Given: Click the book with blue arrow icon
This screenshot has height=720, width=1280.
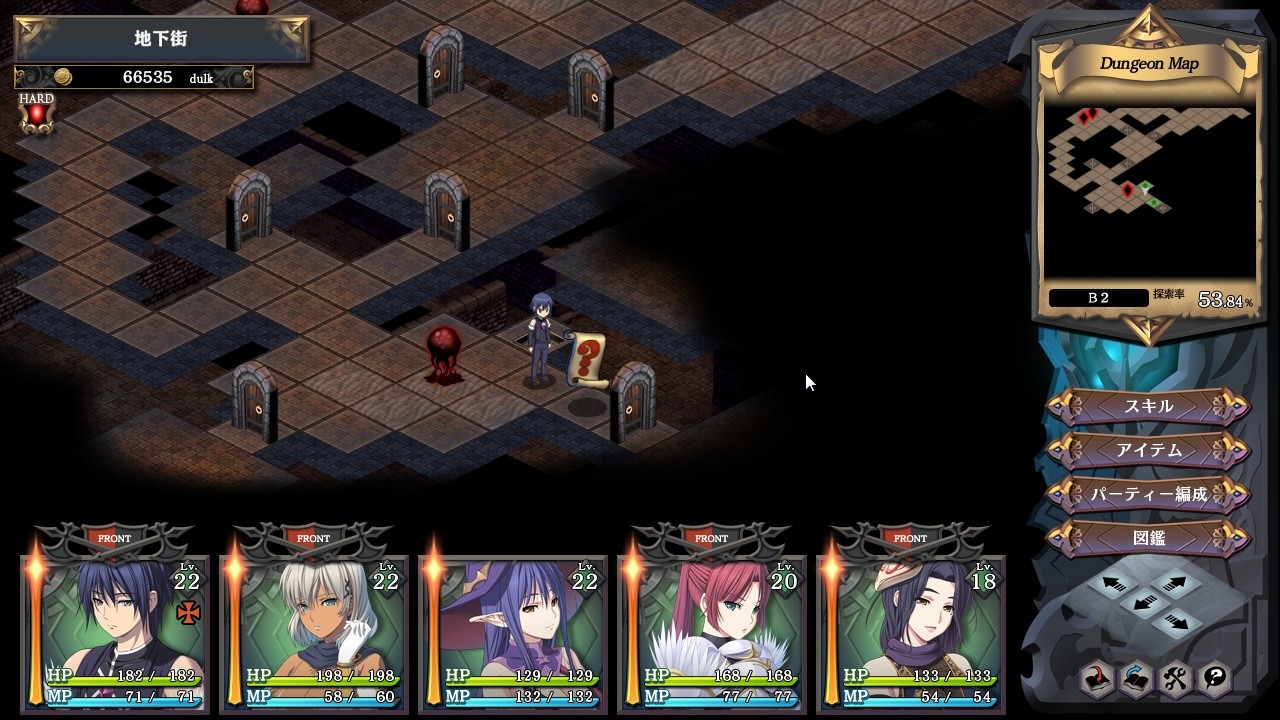Looking at the screenshot, I should [1136, 679].
